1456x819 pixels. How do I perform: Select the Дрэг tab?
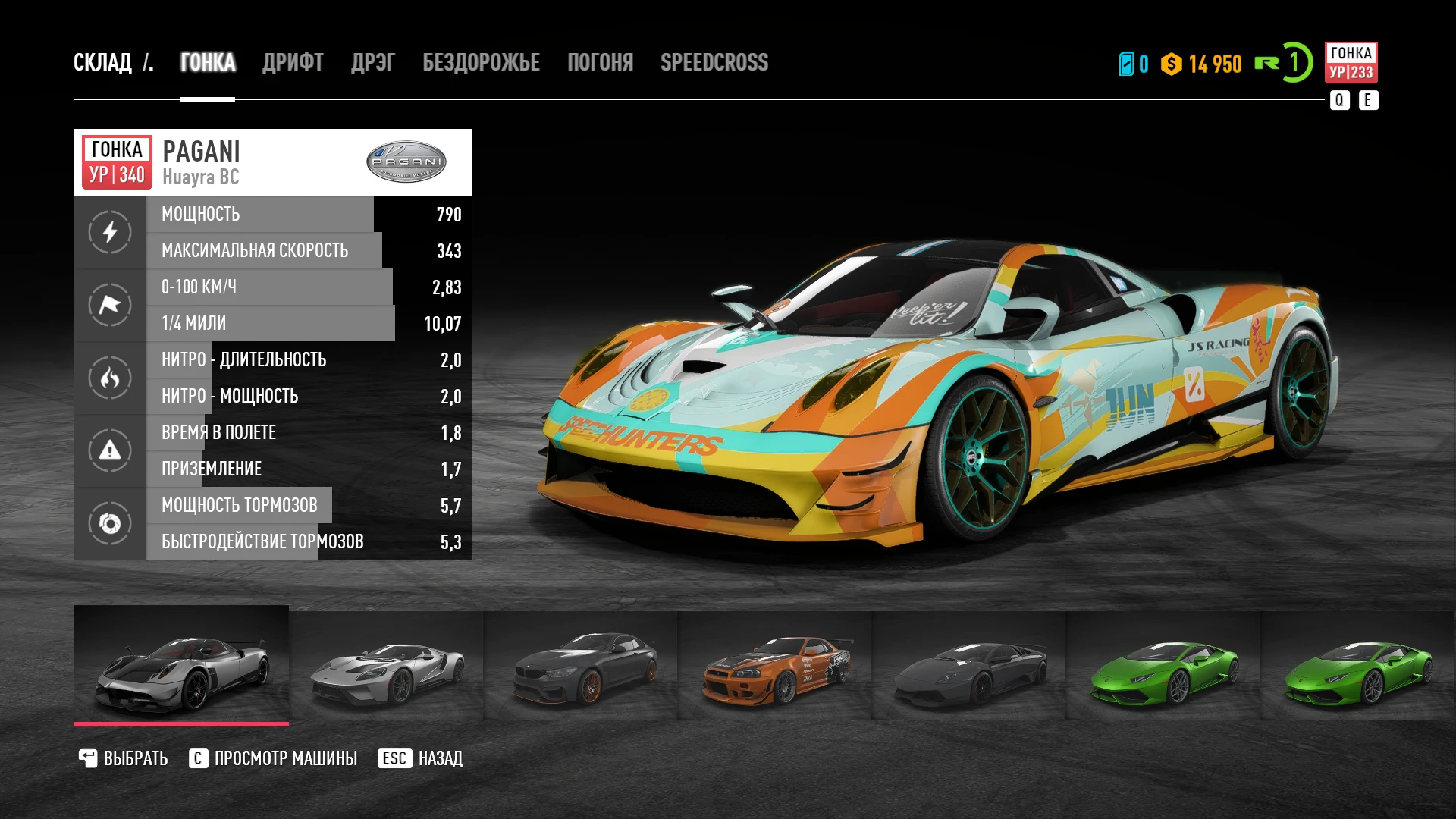372,62
